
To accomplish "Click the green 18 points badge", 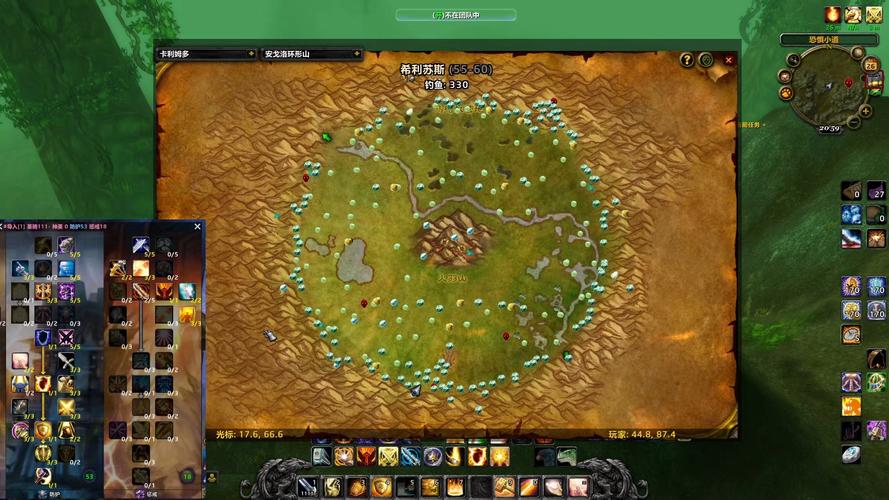I will tap(187, 477).
